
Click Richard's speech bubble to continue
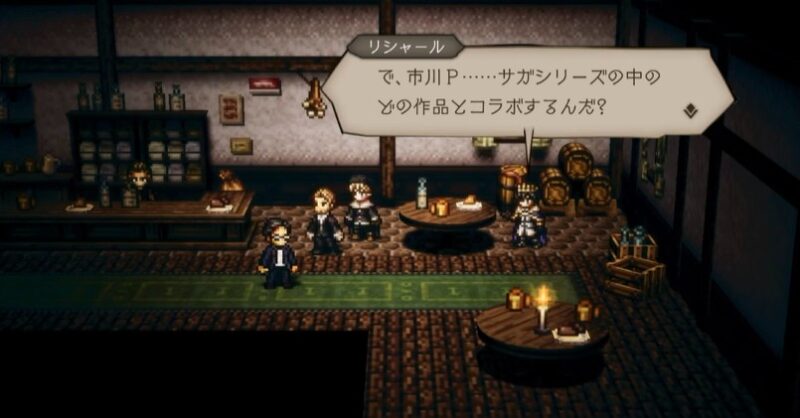(x=520, y=92)
